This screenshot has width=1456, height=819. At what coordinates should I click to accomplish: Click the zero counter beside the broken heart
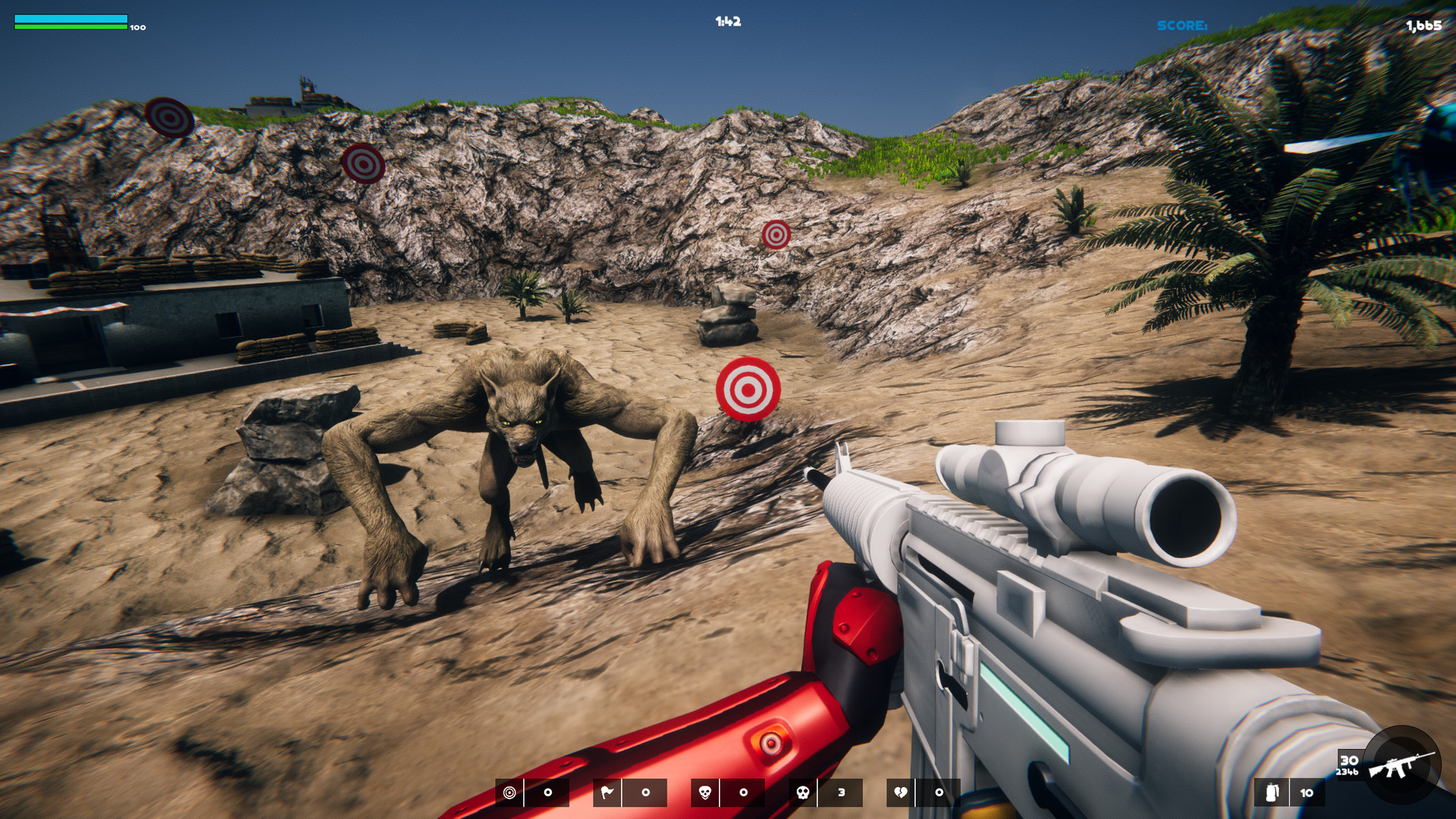tap(940, 791)
